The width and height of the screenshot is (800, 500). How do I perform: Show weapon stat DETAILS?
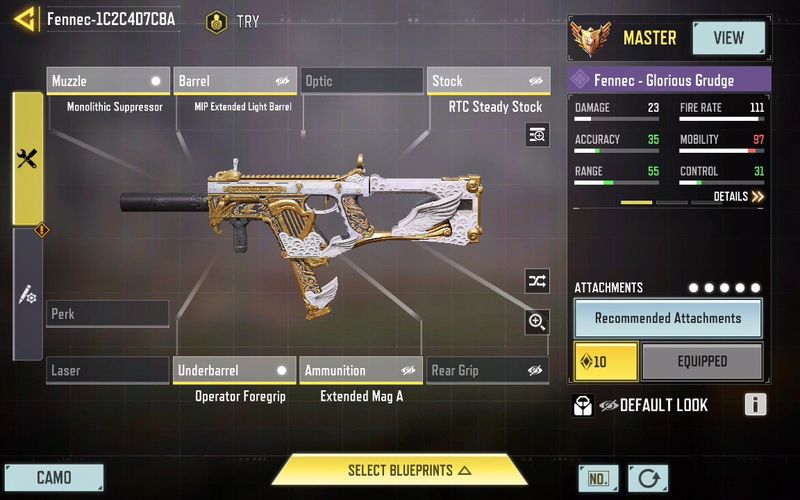click(x=739, y=197)
